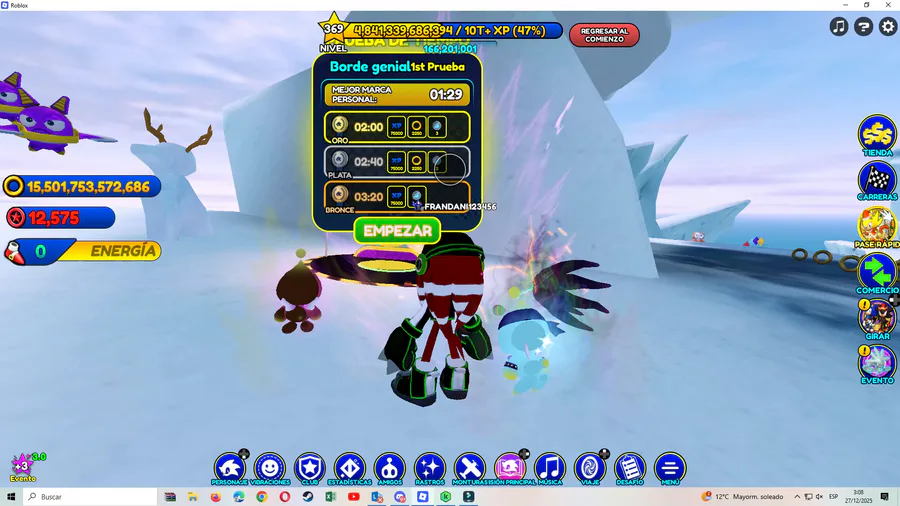Start the trial with the Empezar button
Screen dimensions: 900x506
coord(397,230)
